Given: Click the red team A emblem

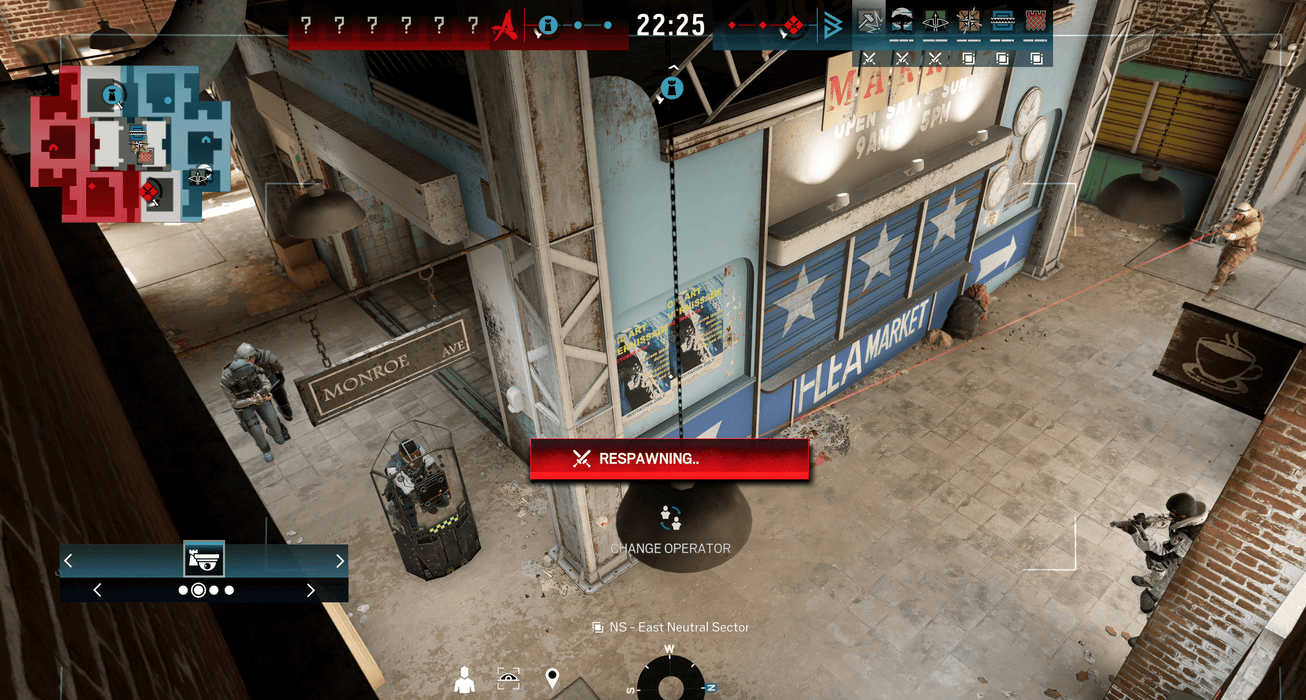Looking at the screenshot, I should (x=509, y=25).
